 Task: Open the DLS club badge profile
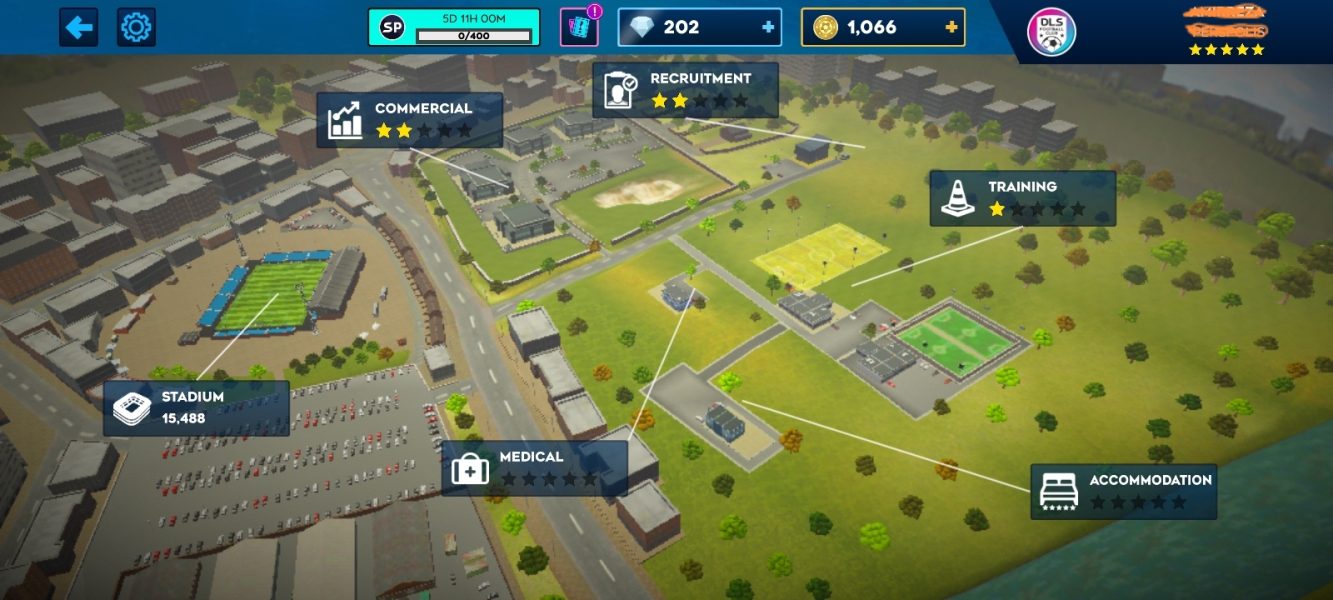pos(1052,32)
